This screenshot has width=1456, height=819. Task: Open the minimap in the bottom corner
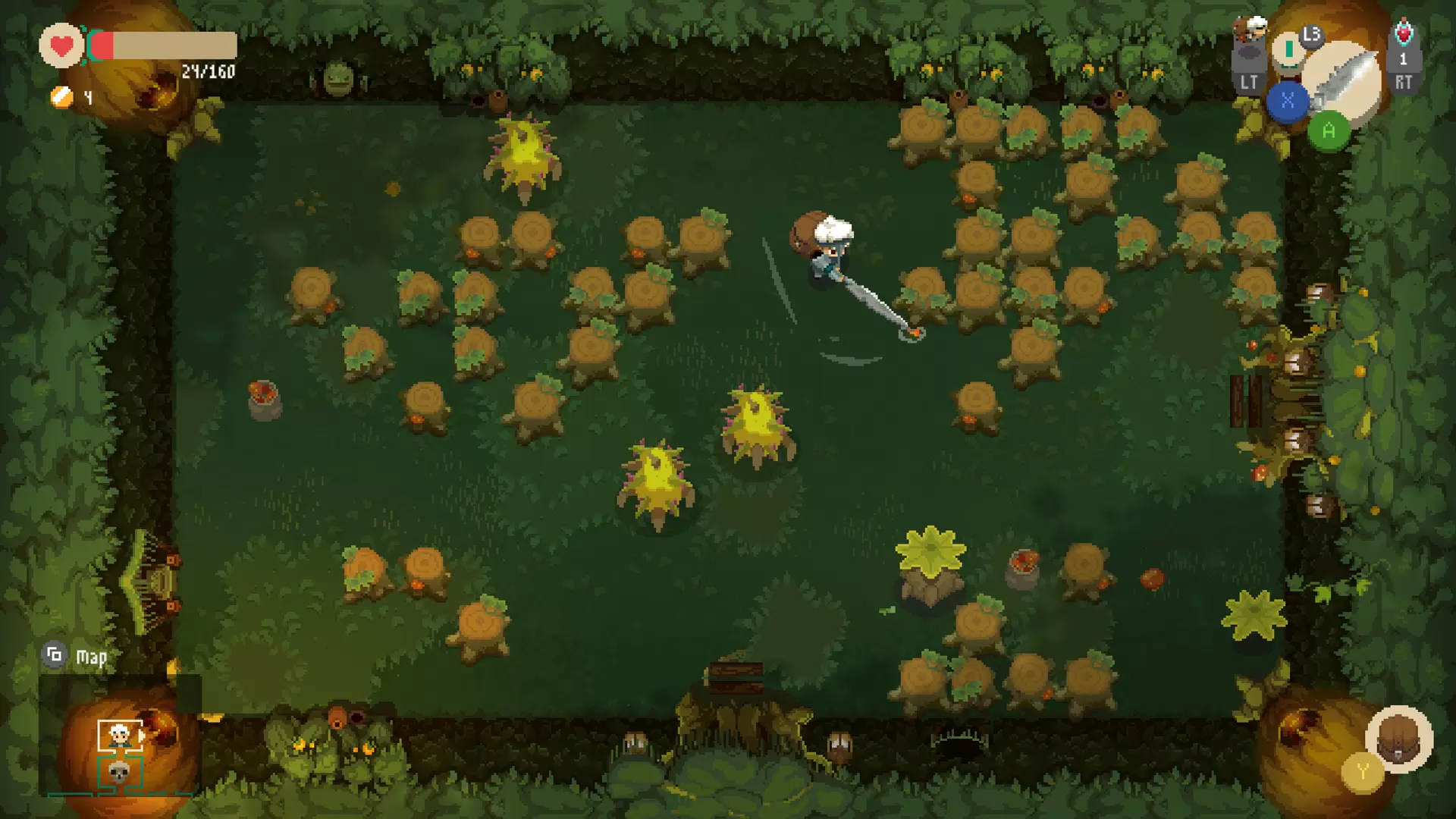click(x=120, y=752)
